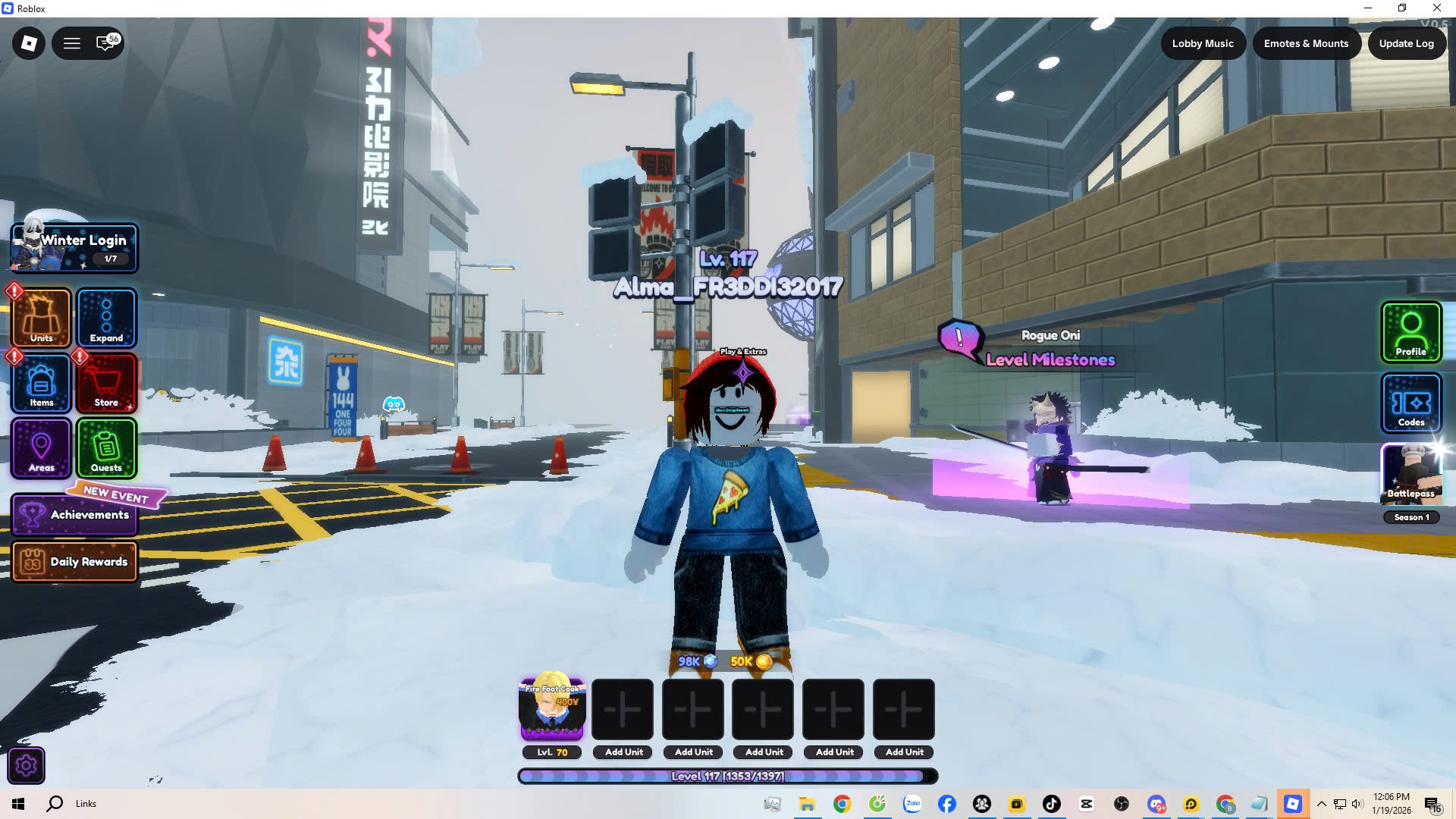The image size is (1456, 819).
Task: Open the Expand menu
Action: point(106,318)
